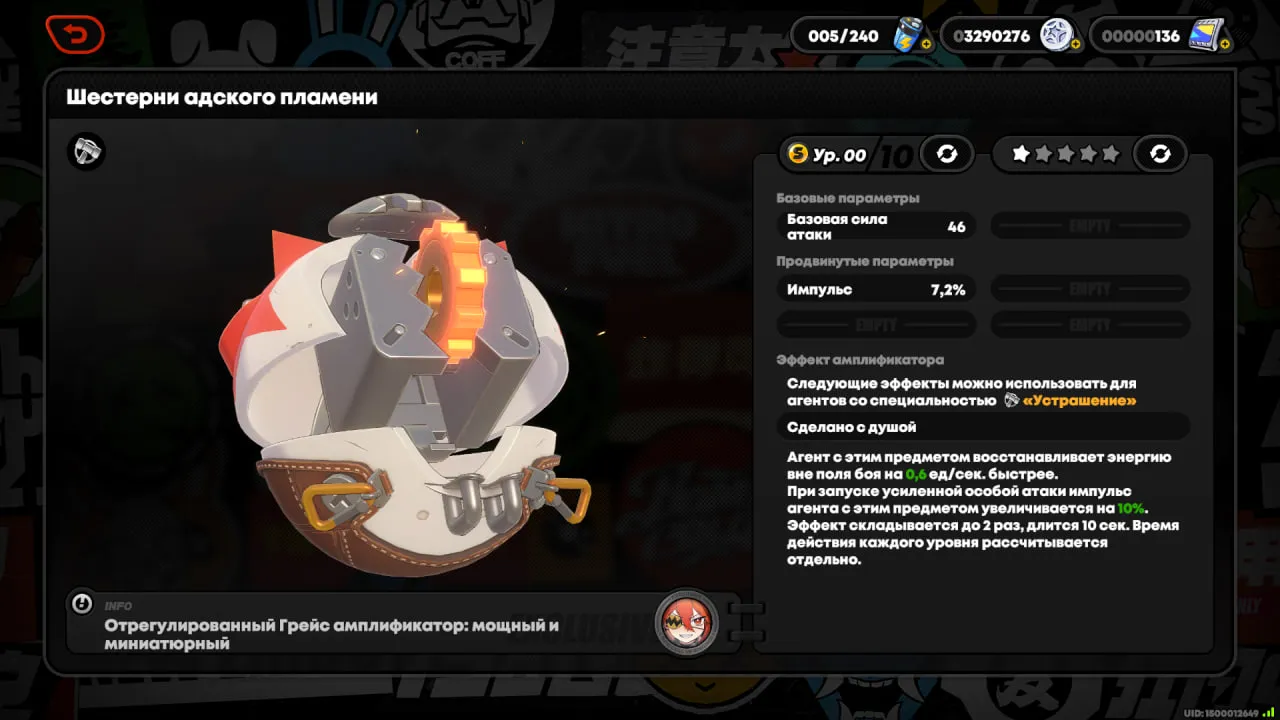Screen dimensions: 1280x720
Task: Click the INFO icon beside the description
Action: pyautogui.click(x=83, y=604)
